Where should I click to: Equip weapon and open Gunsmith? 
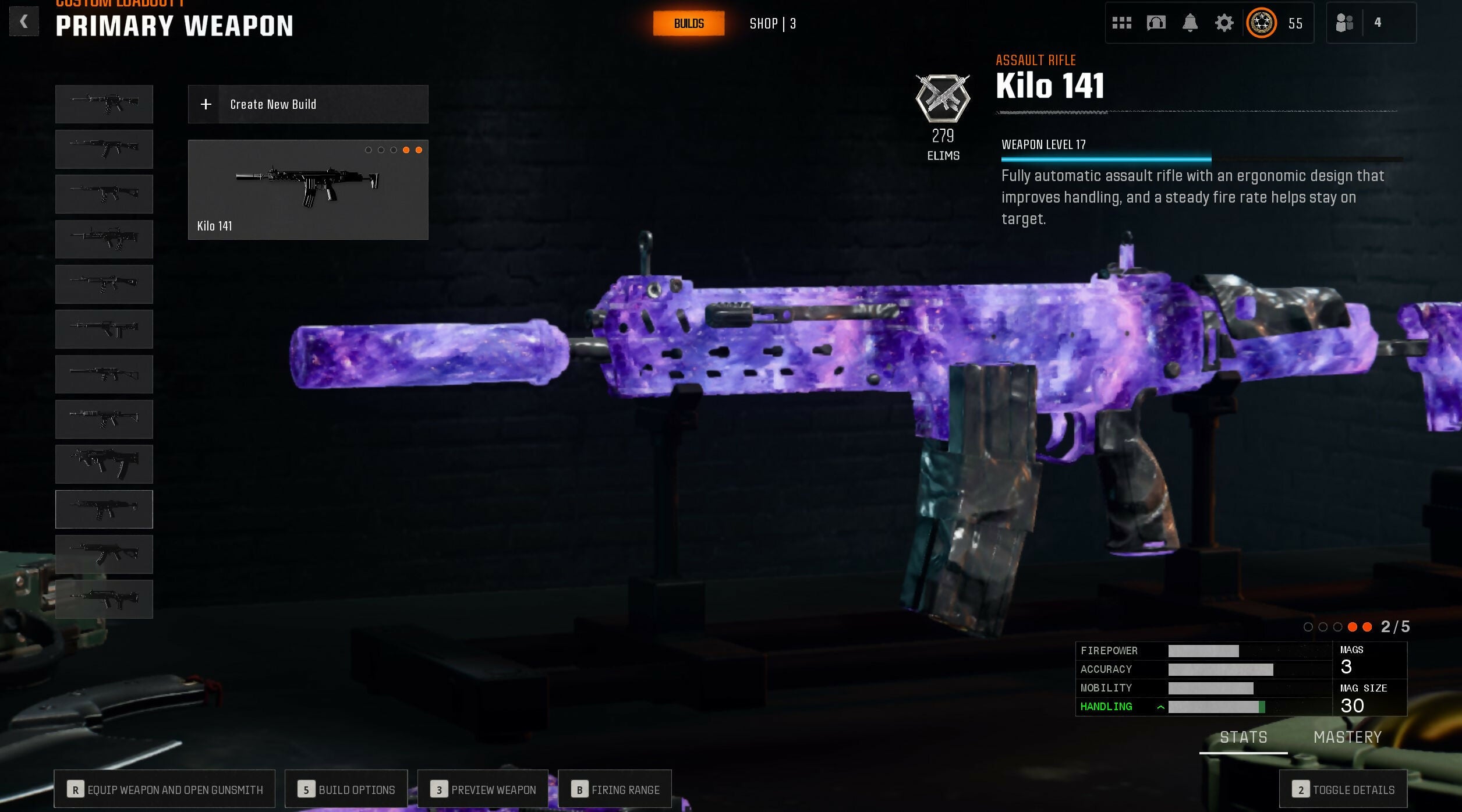click(x=165, y=789)
